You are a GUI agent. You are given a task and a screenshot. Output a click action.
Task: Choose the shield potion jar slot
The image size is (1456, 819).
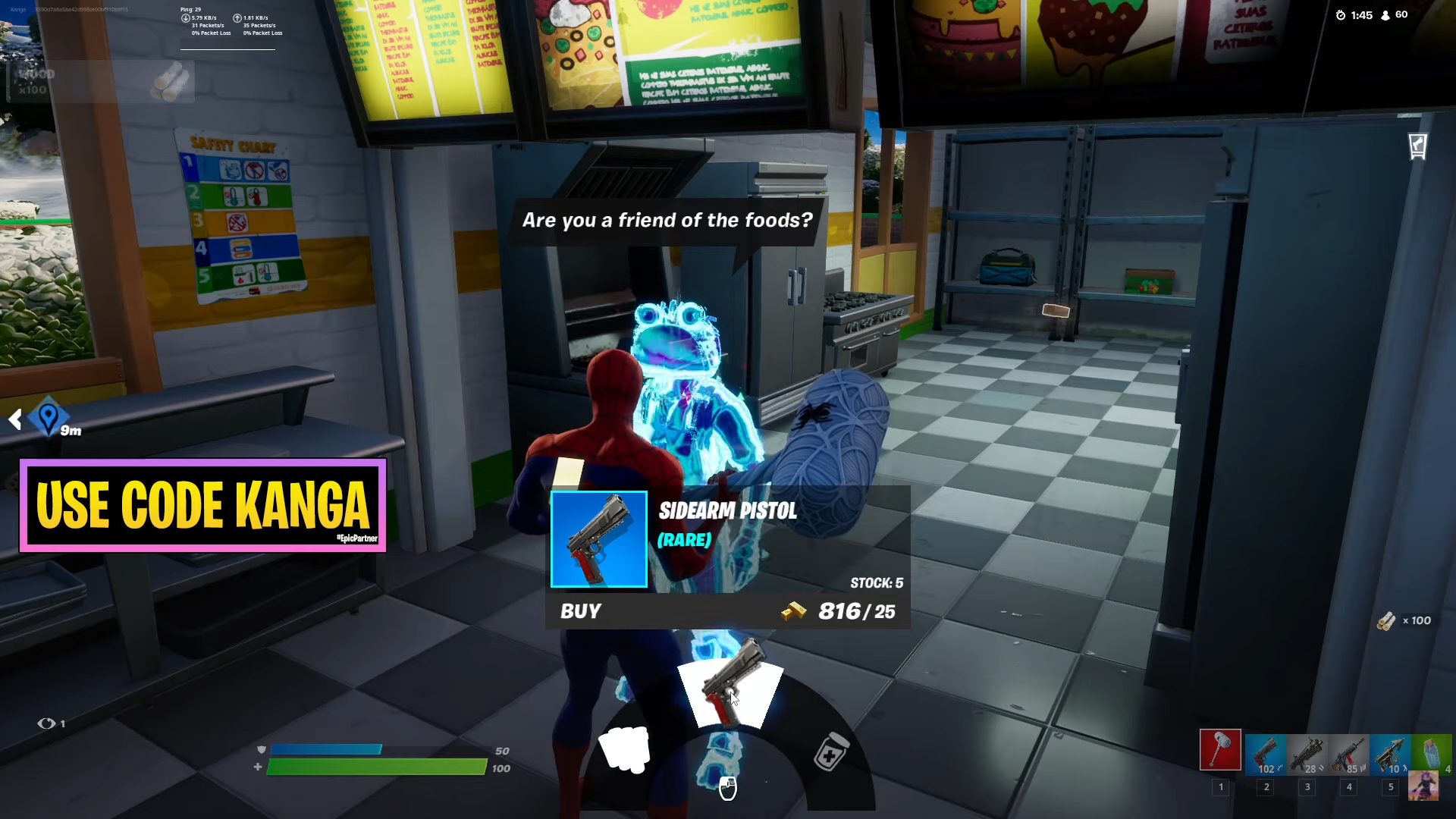(x=1432, y=755)
